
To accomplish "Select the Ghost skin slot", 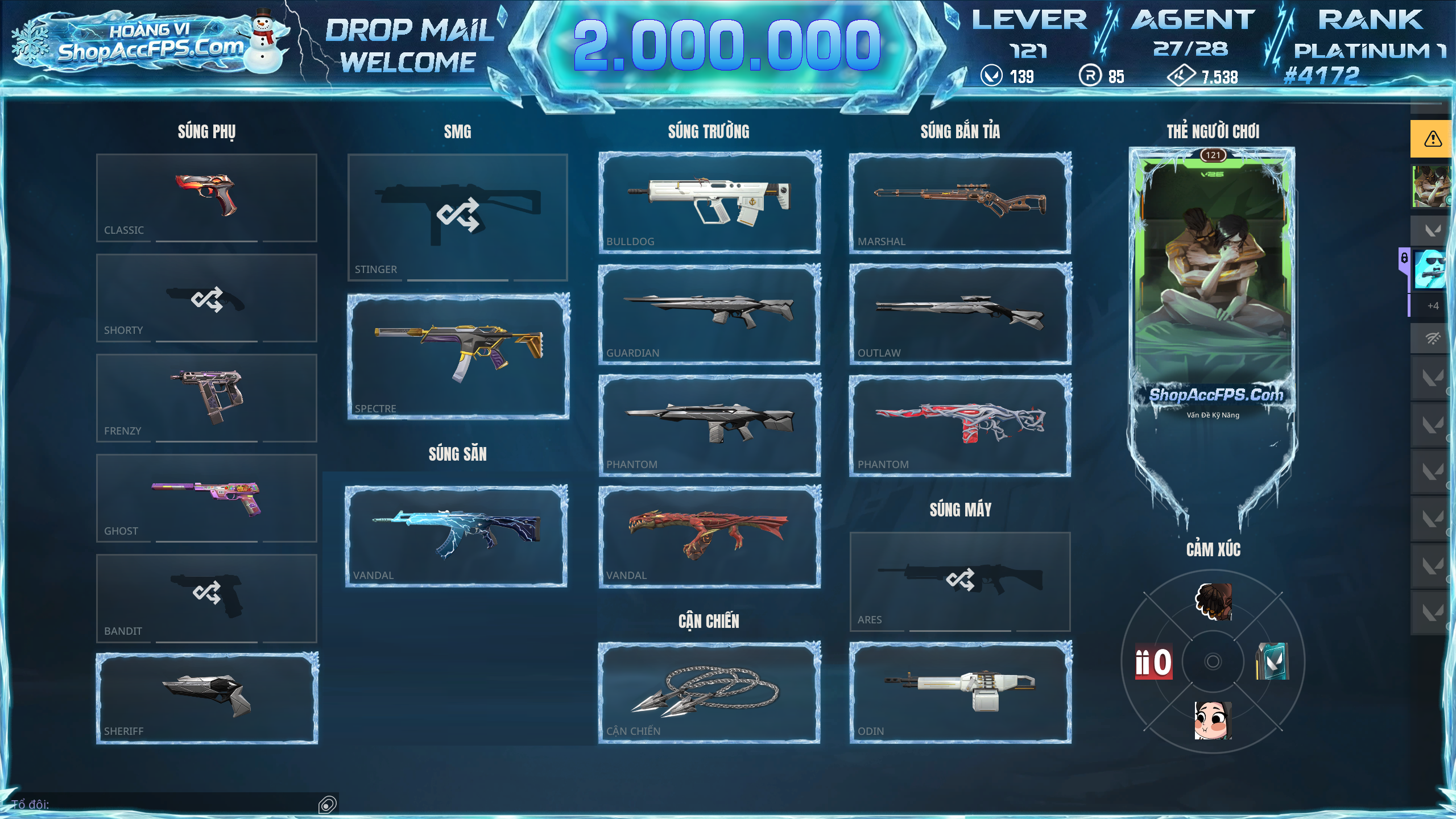I will click(206, 498).
